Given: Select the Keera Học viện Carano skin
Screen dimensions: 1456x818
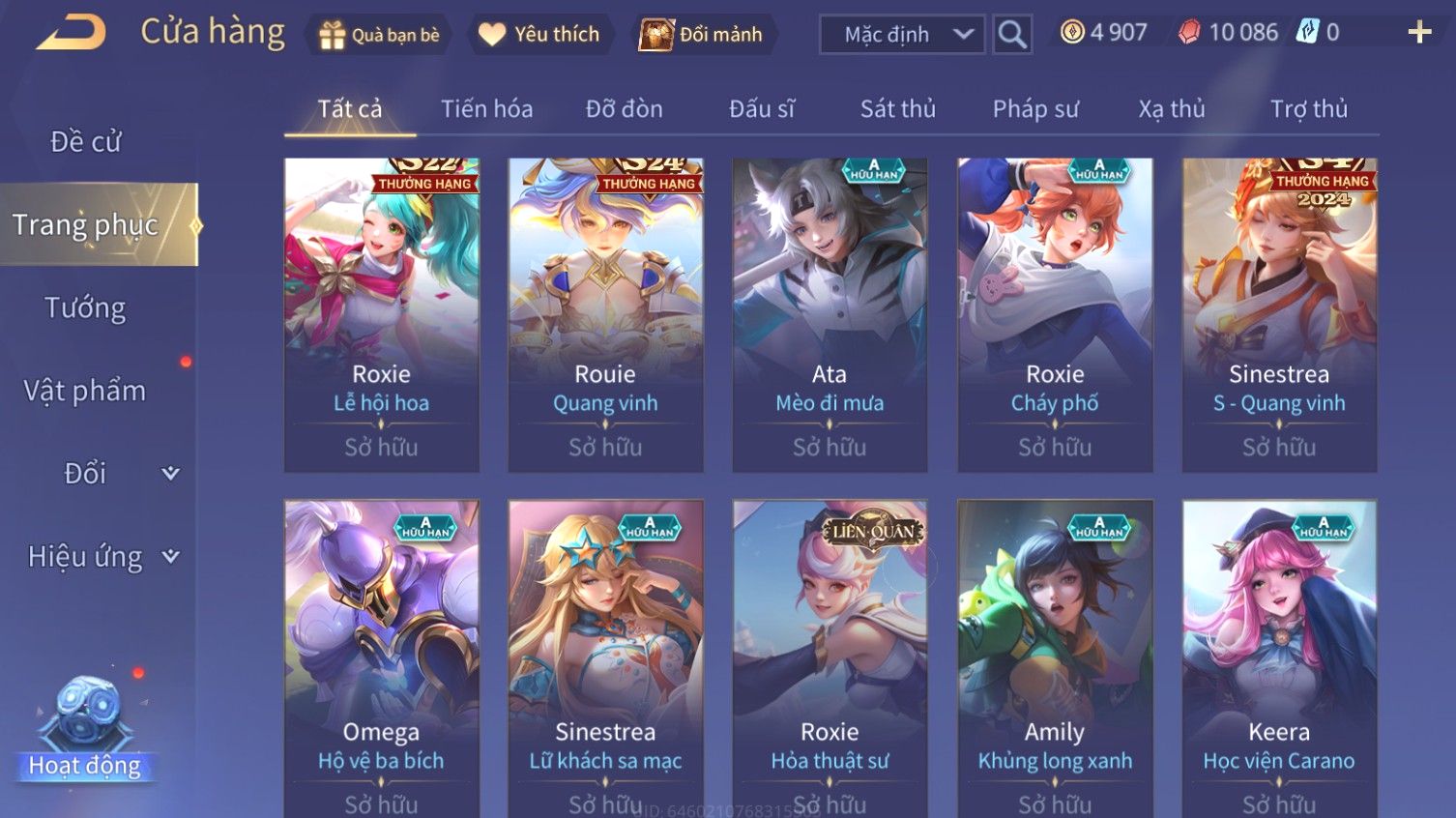Looking at the screenshot, I should pos(1279,657).
